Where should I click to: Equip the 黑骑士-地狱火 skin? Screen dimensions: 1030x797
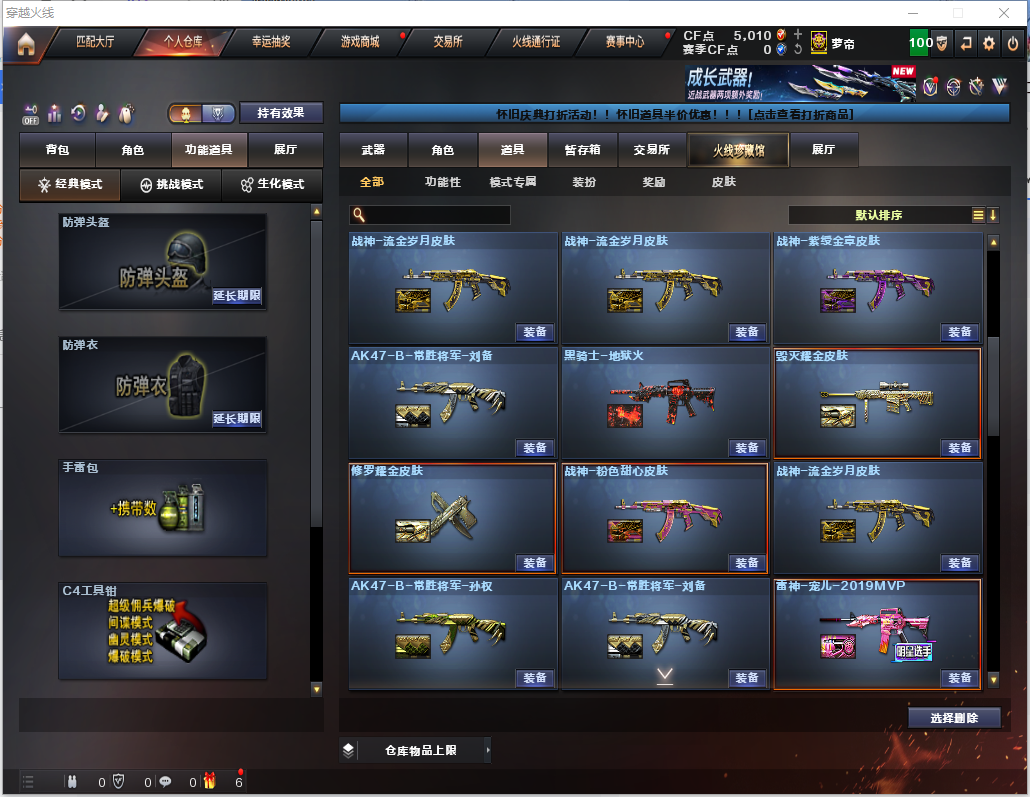[x=746, y=447]
